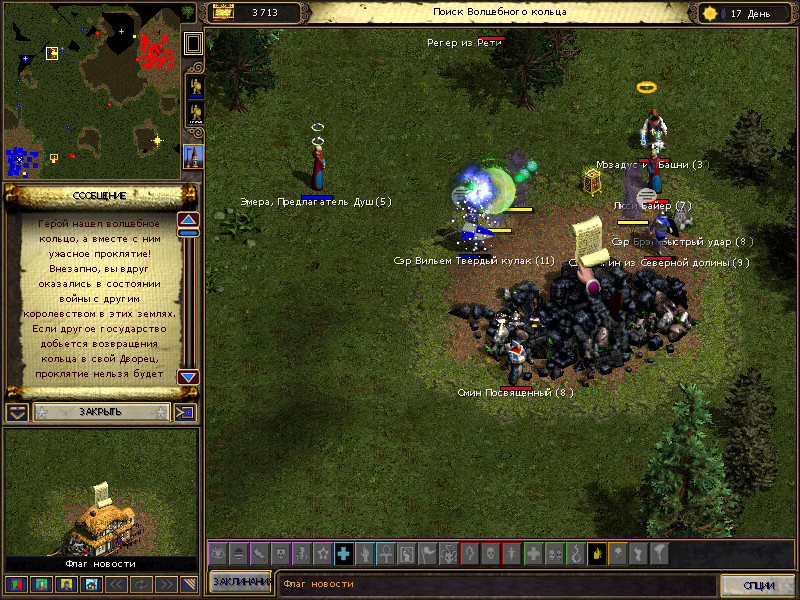Click the sun day-counter icon
The height and width of the screenshot is (600, 800).
point(711,13)
